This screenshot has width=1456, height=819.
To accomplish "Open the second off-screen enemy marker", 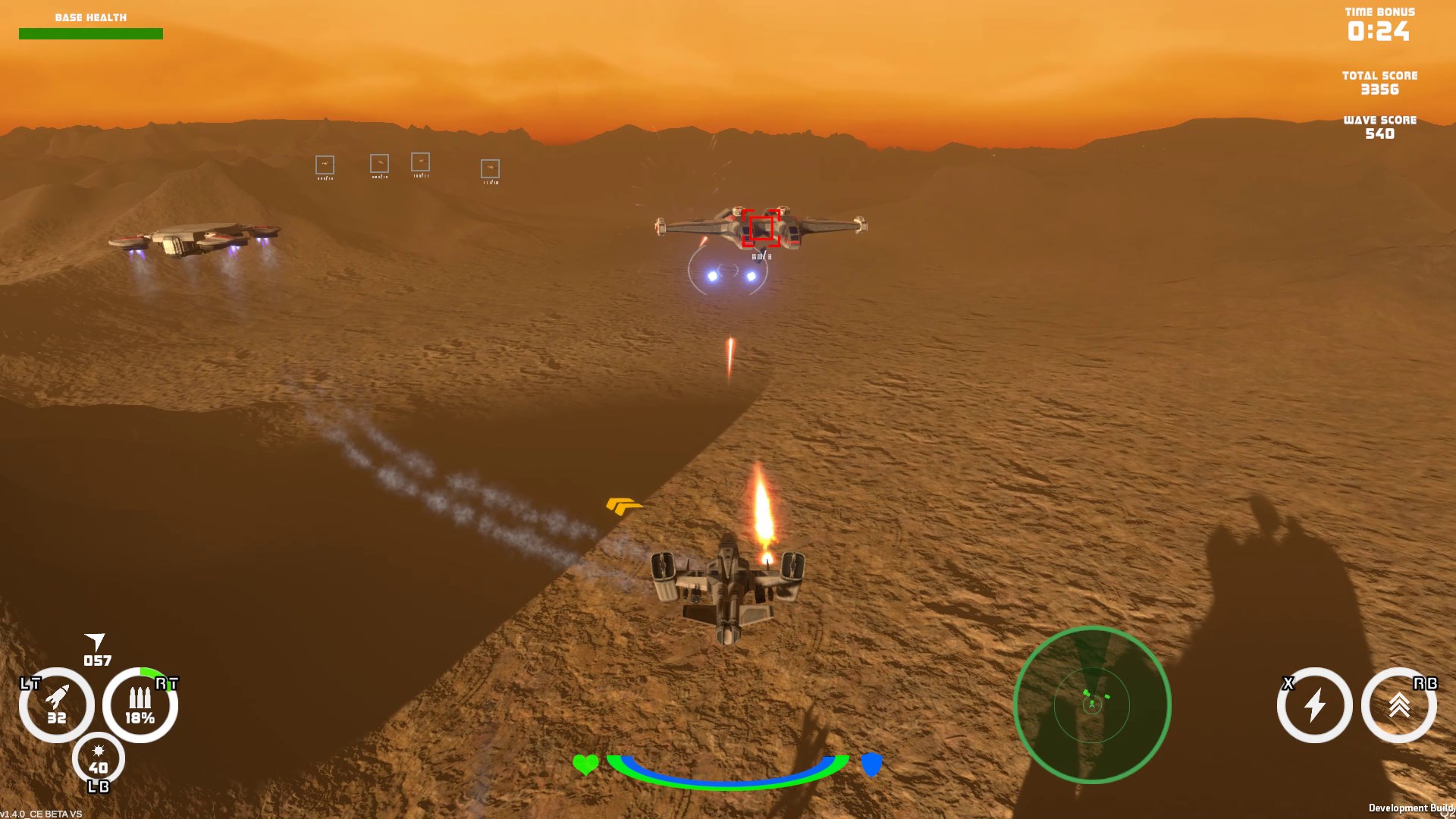I will (x=380, y=162).
